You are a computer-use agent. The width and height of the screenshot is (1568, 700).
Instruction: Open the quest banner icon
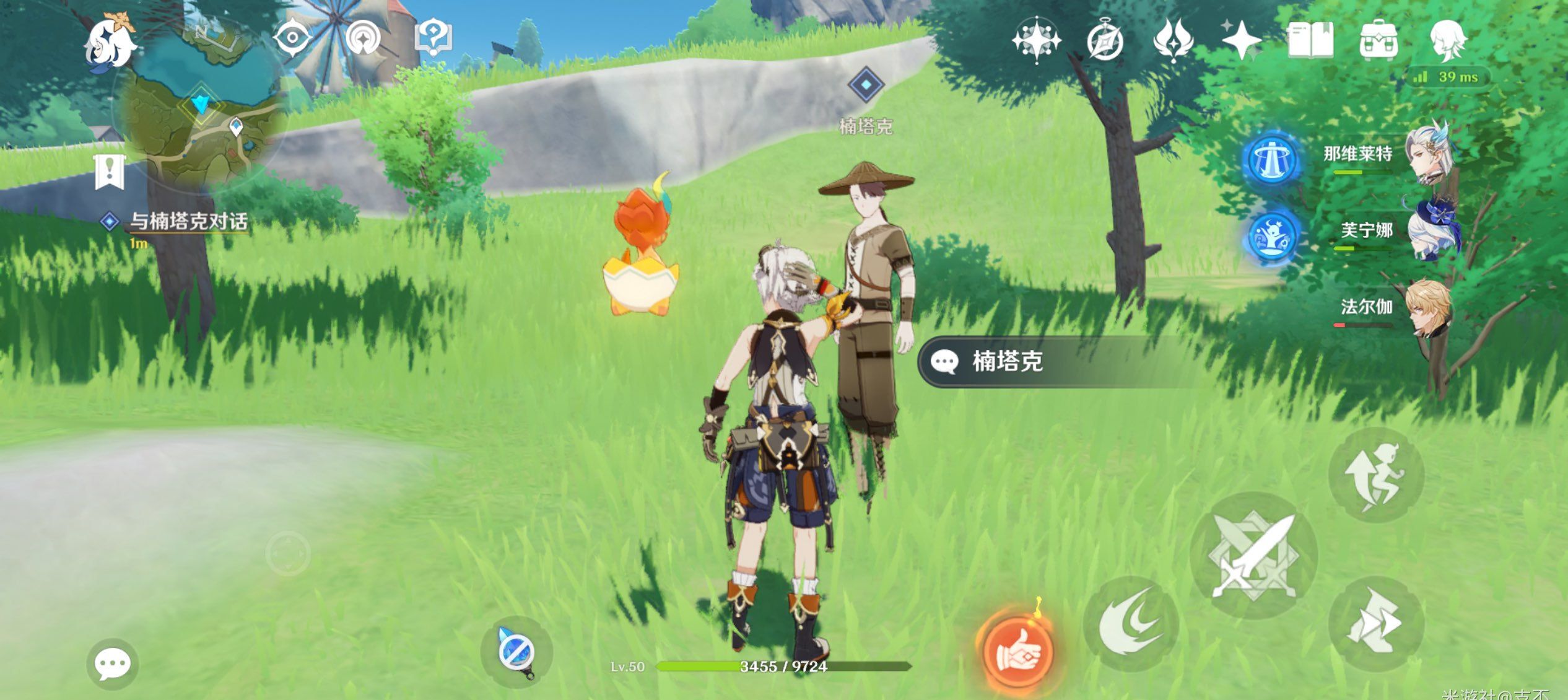click(110, 172)
